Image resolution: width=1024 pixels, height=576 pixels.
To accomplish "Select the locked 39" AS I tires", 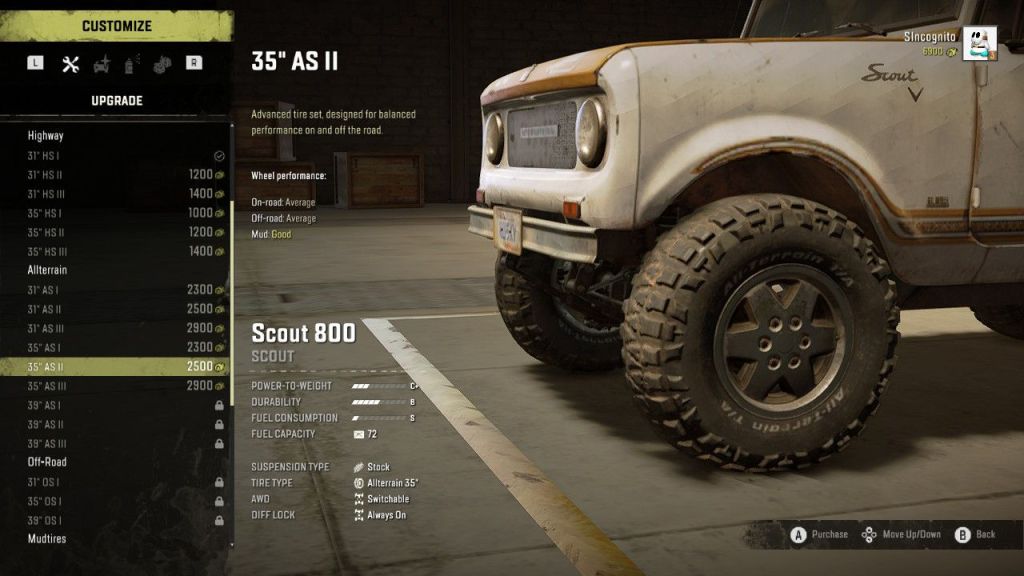I will (x=115, y=405).
